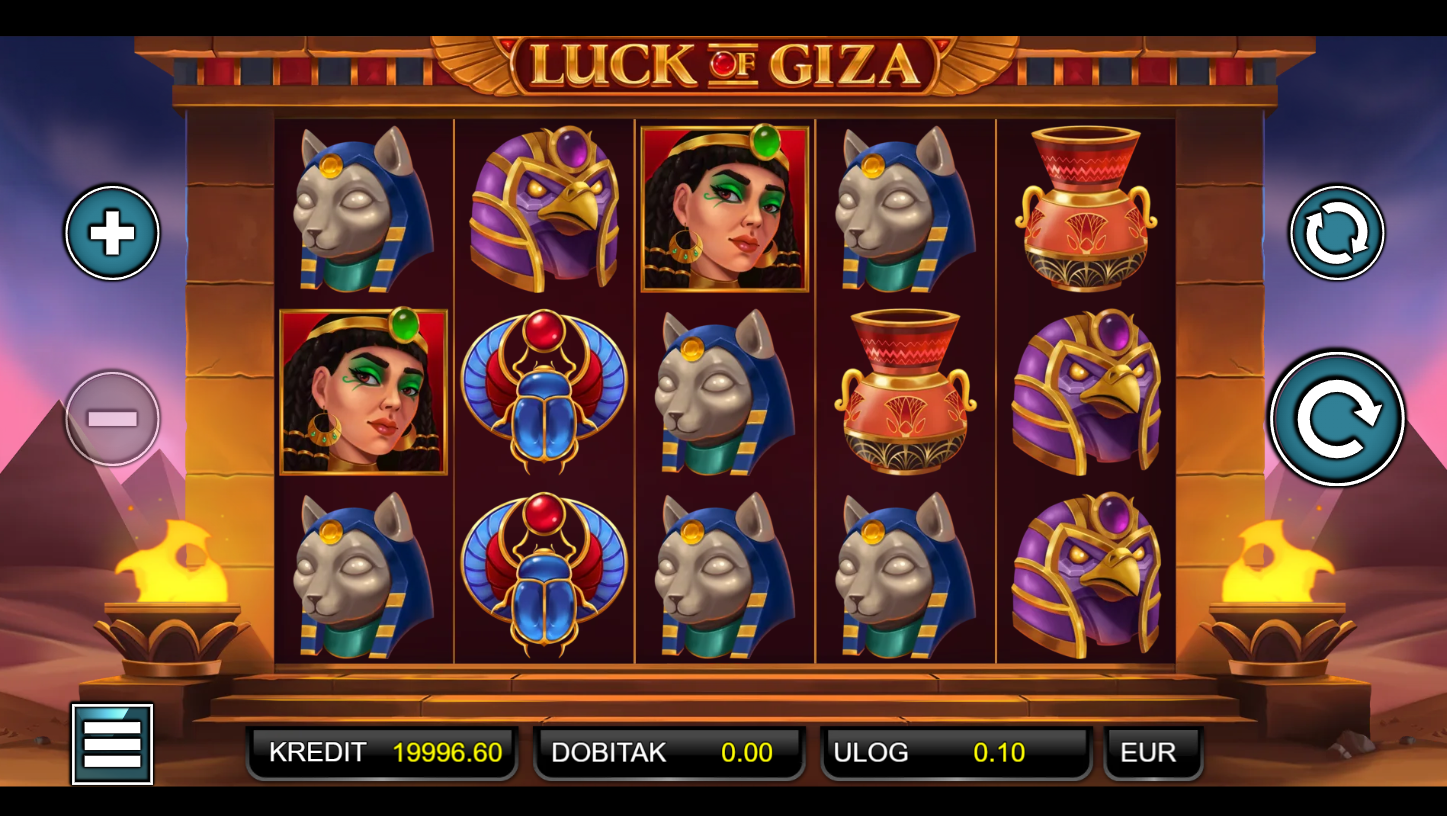Open the hamburger menu
The width and height of the screenshot is (1447, 816).
[112, 744]
